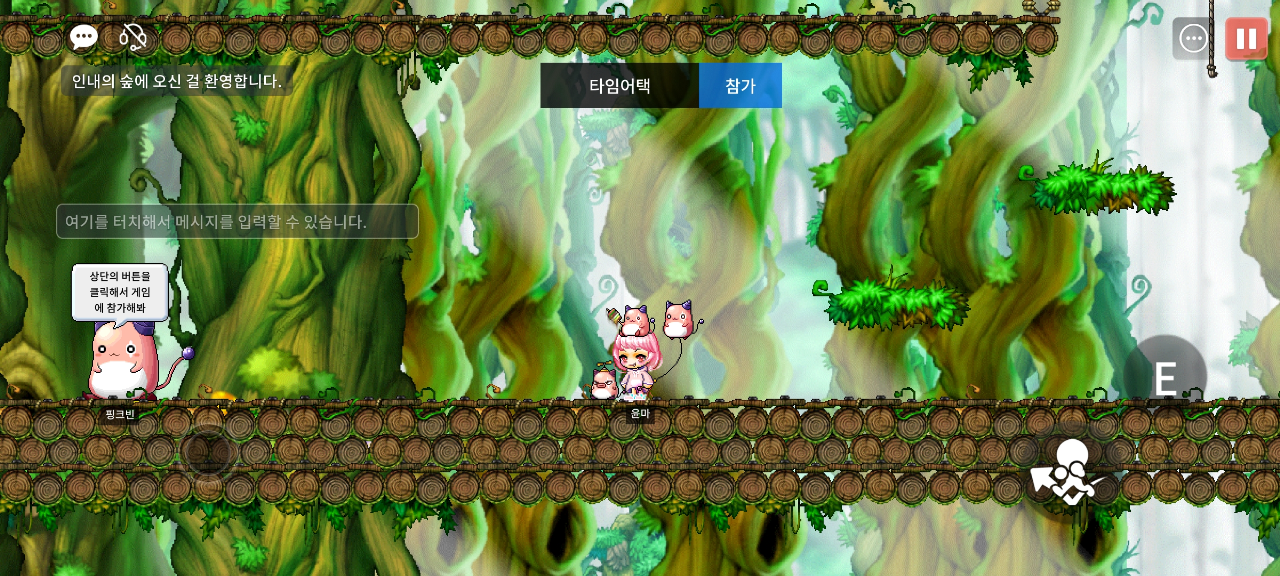The width and height of the screenshot is (1280, 576).
Task: Select the 타임어택 mode label
Action: pos(620,86)
